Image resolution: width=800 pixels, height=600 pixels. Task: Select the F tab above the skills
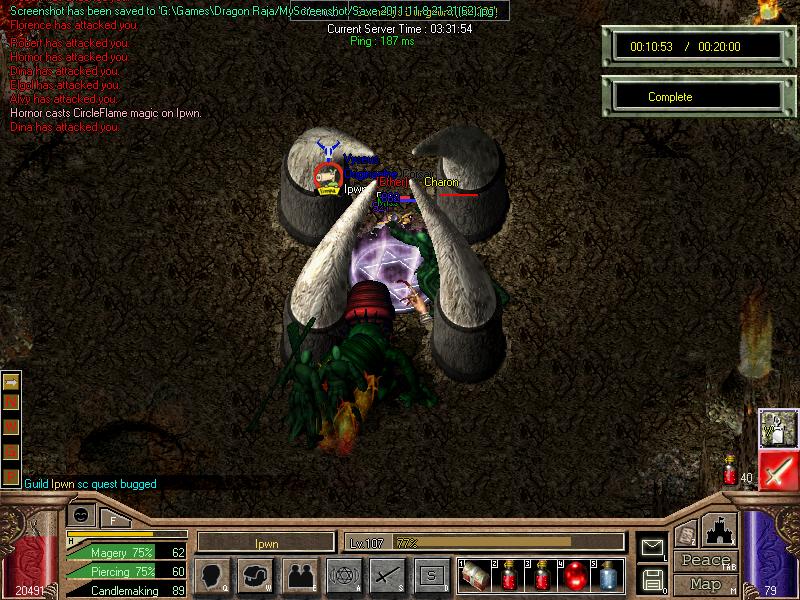pyautogui.click(x=114, y=519)
